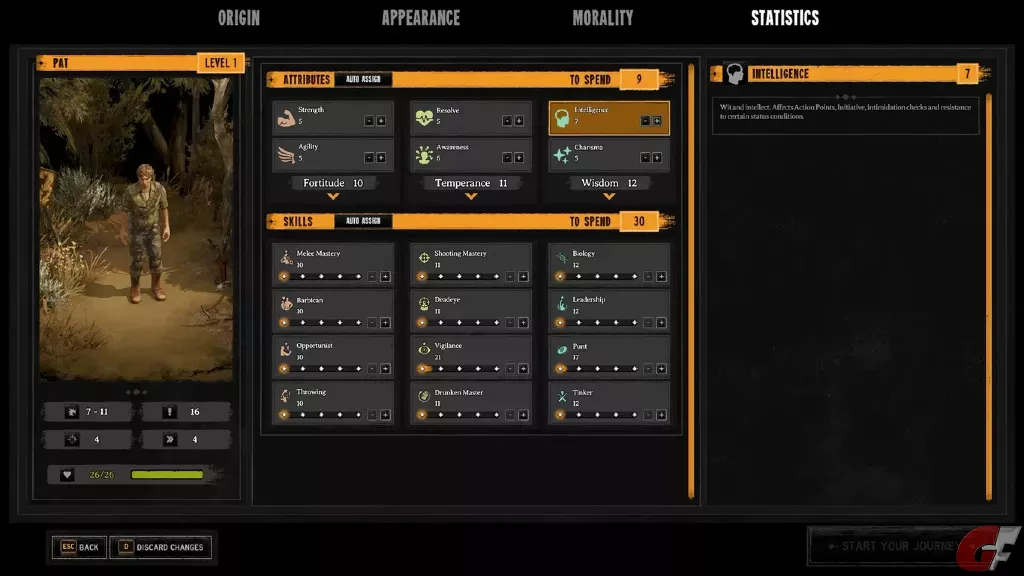
Task: Raise Resolve by one point
Action: point(519,121)
